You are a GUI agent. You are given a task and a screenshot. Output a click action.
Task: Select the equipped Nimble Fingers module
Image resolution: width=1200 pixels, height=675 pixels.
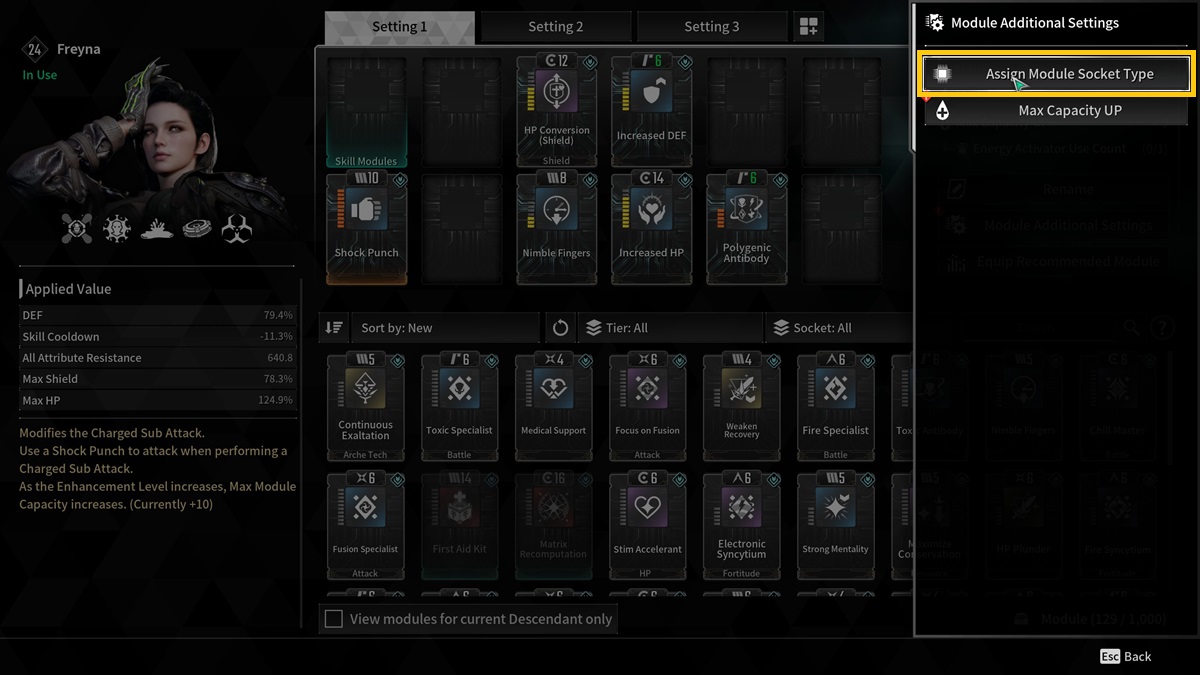557,228
